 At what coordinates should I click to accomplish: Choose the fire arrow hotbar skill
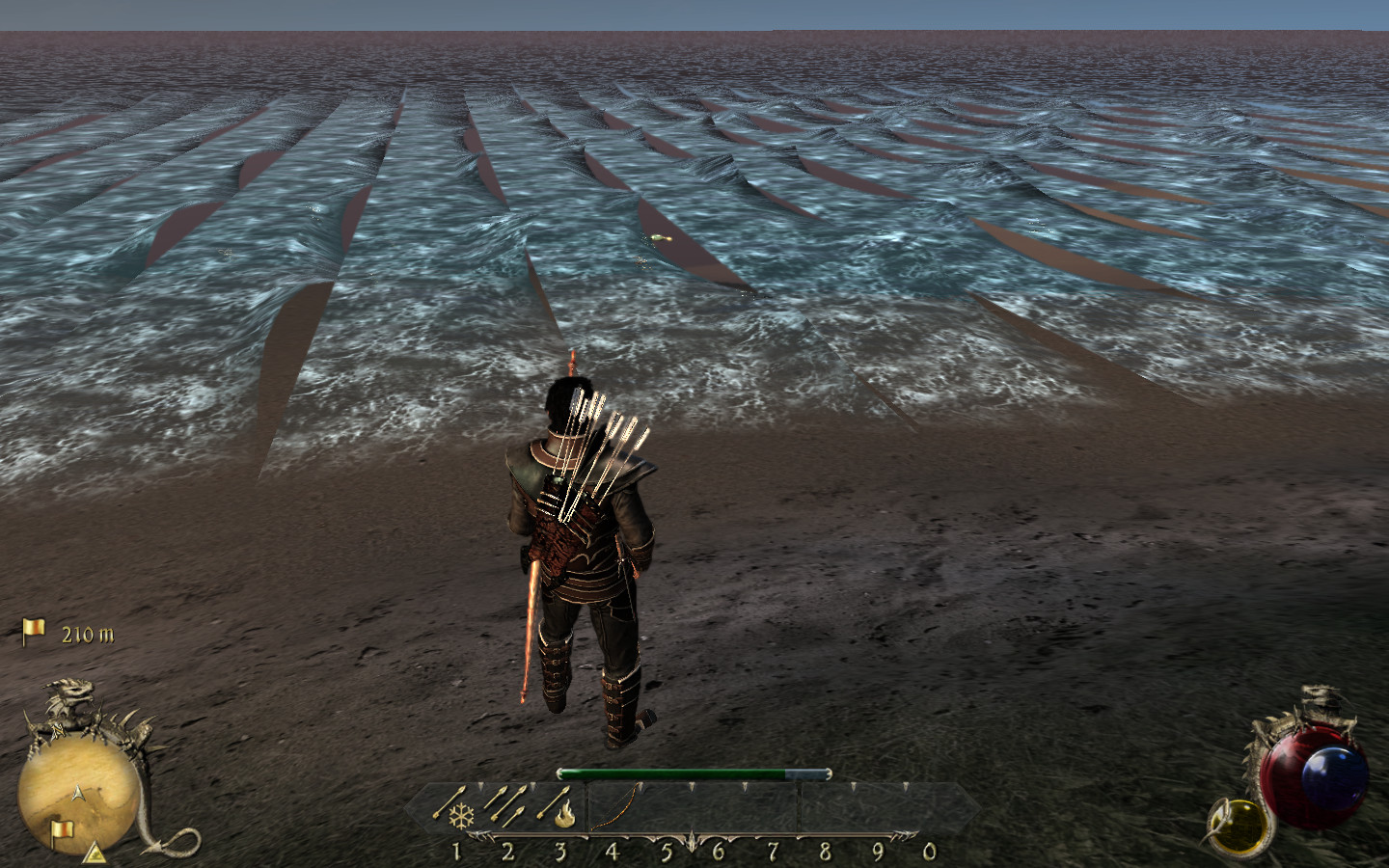click(560, 806)
